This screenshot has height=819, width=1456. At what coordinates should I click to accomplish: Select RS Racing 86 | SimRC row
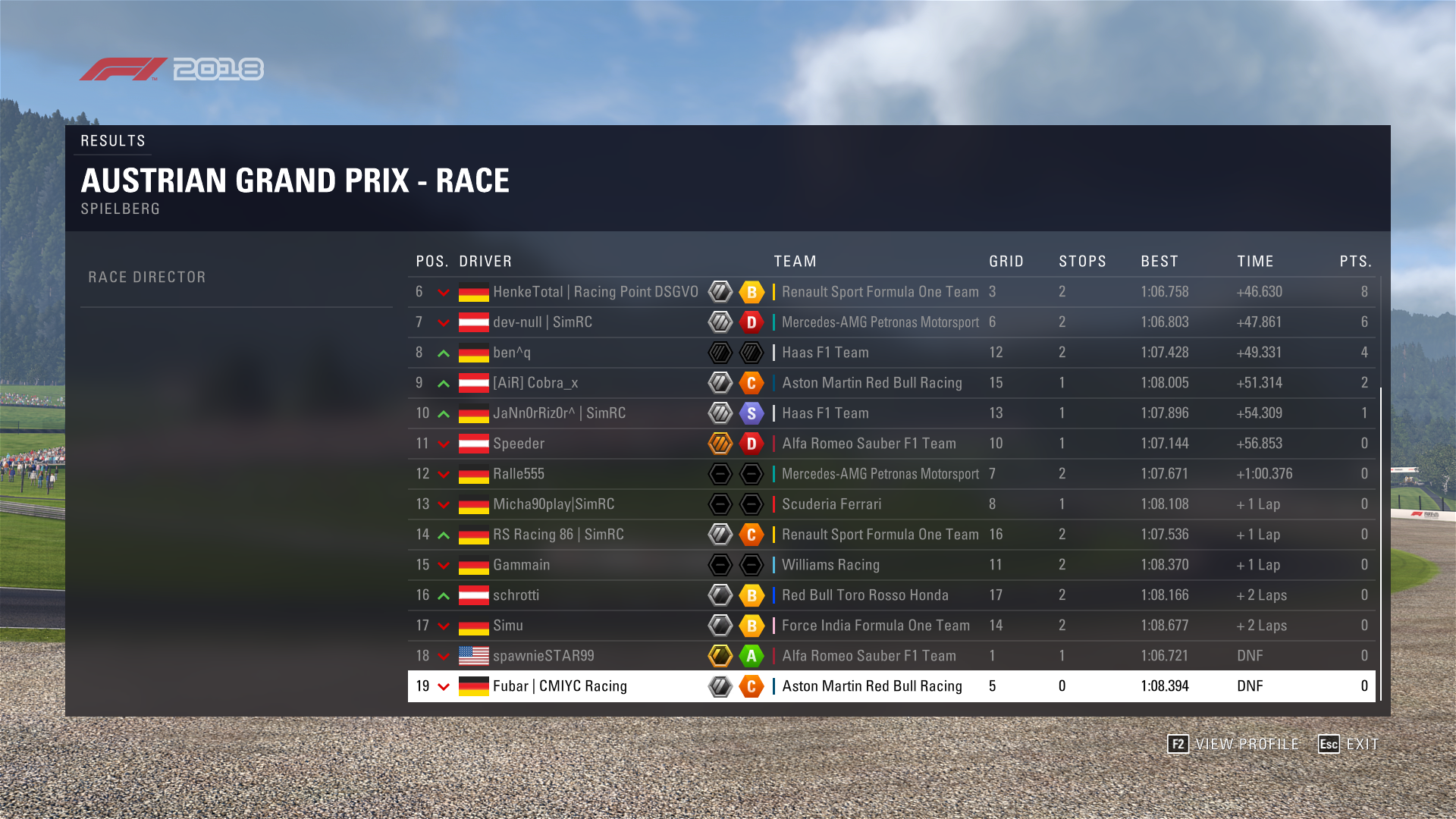tap(558, 535)
